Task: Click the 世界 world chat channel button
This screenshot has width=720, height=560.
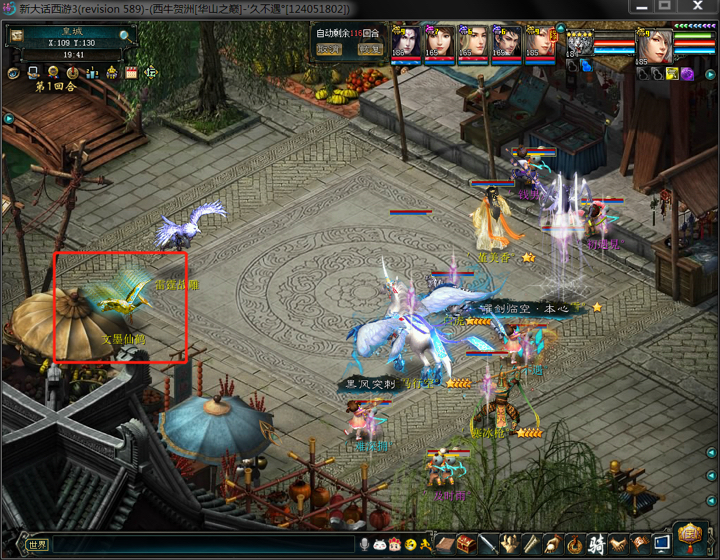Action: click(38, 545)
